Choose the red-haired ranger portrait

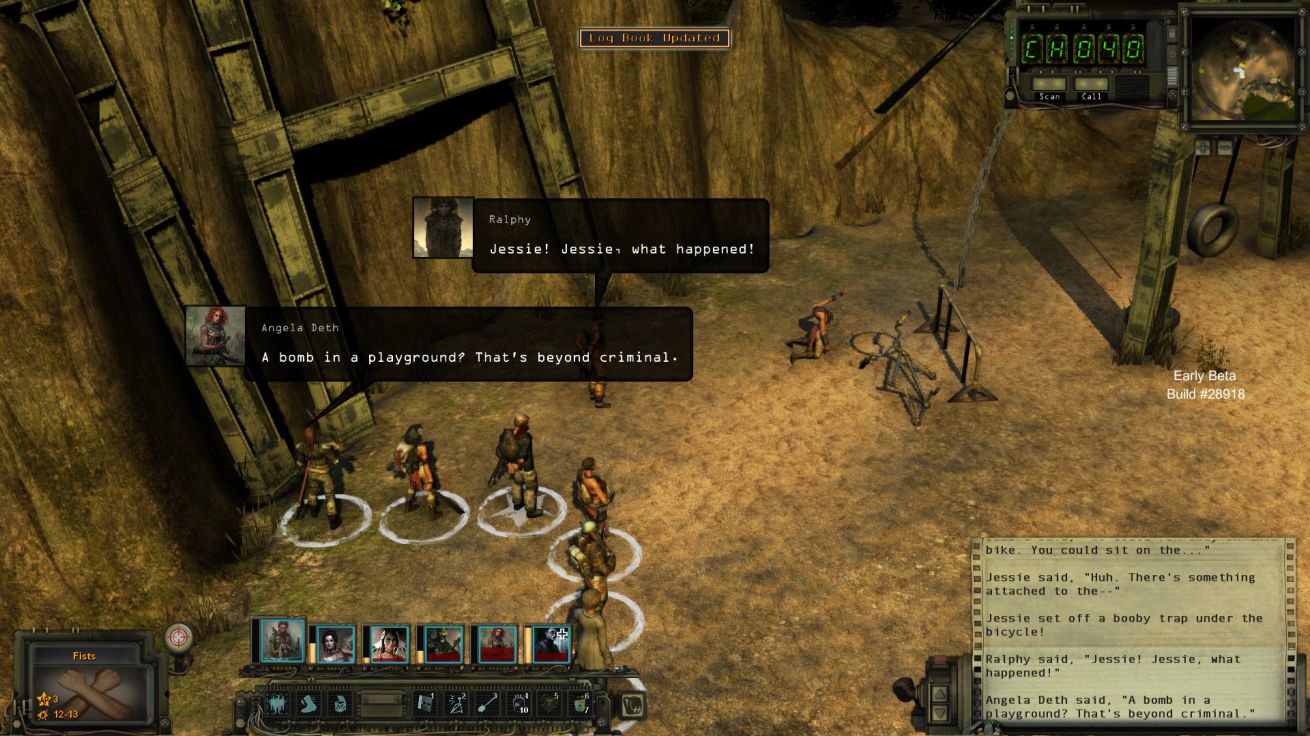[x=496, y=645]
